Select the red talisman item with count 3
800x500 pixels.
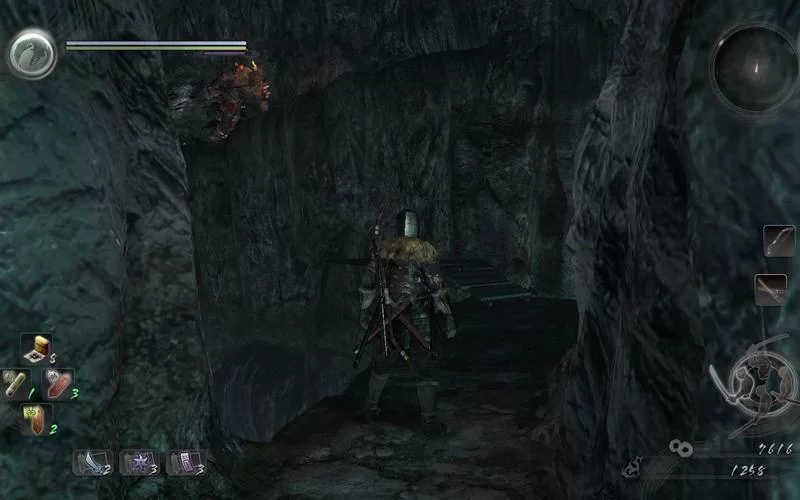[x=58, y=383]
